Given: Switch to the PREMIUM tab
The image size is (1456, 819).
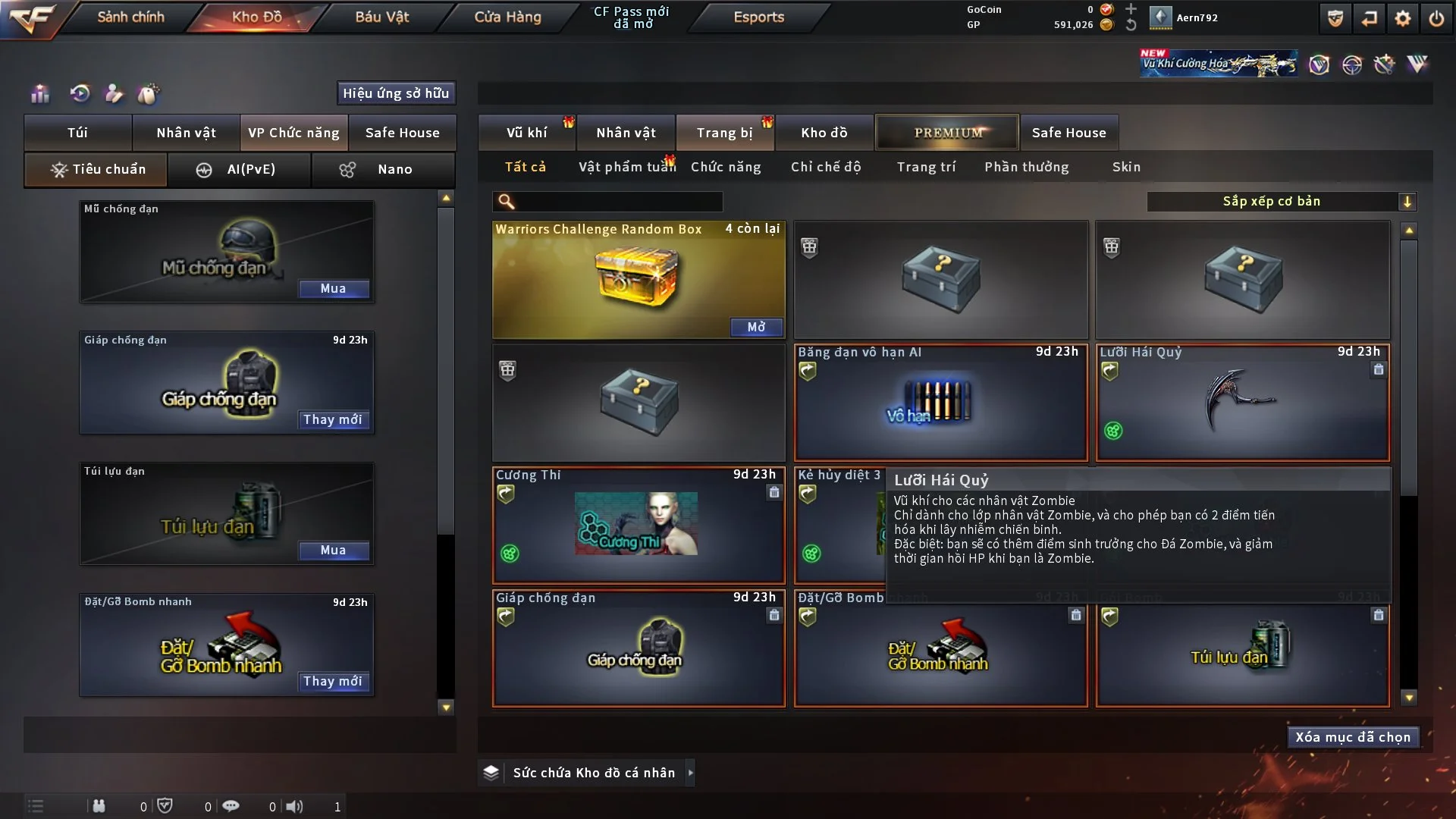Looking at the screenshot, I should (x=947, y=133).
